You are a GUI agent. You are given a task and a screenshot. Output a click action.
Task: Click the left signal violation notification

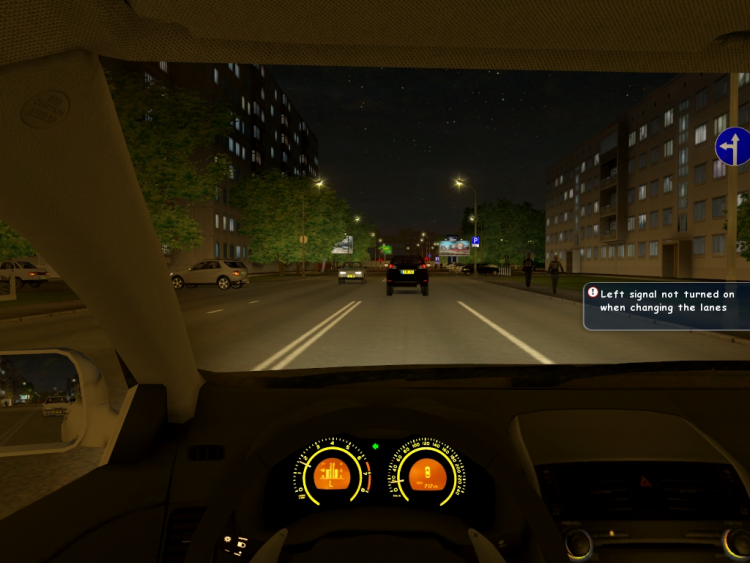pos(668,302)
